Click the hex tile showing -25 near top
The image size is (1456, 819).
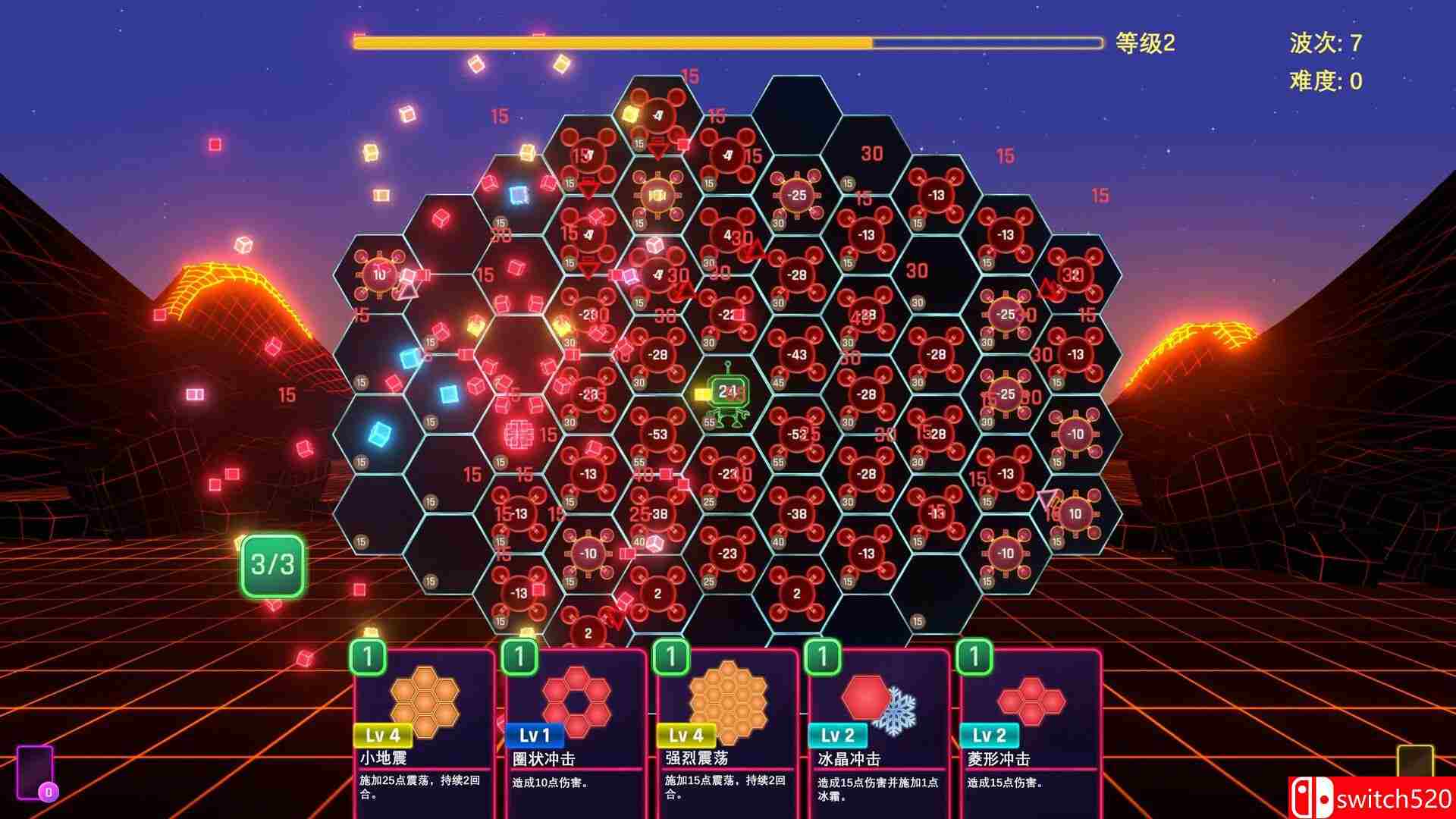point(795,193)
